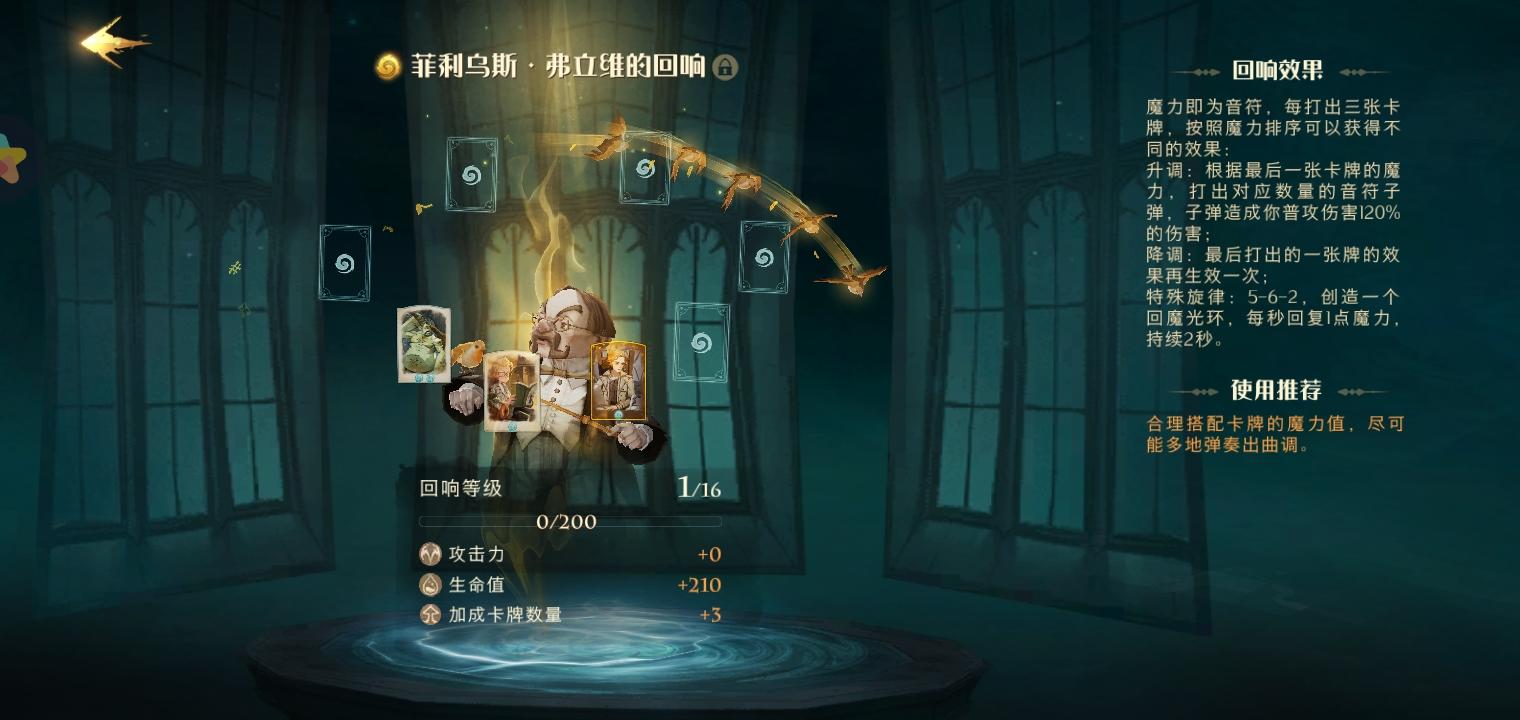Click the 攻击力 attack stat icon
This screenshot has width=1520, height=720.
(429, 553)
